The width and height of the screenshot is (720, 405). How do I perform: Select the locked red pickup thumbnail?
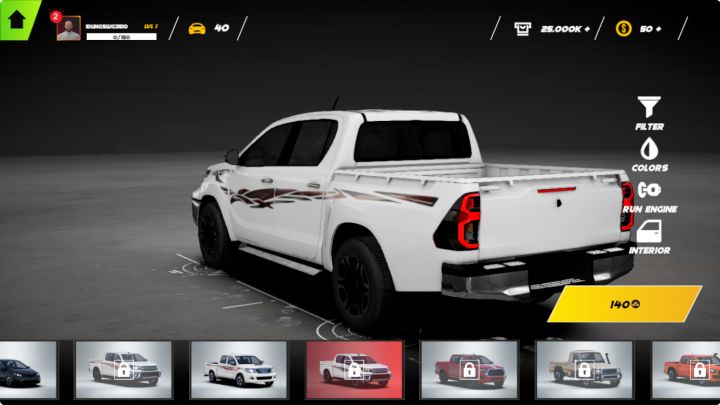468,370
